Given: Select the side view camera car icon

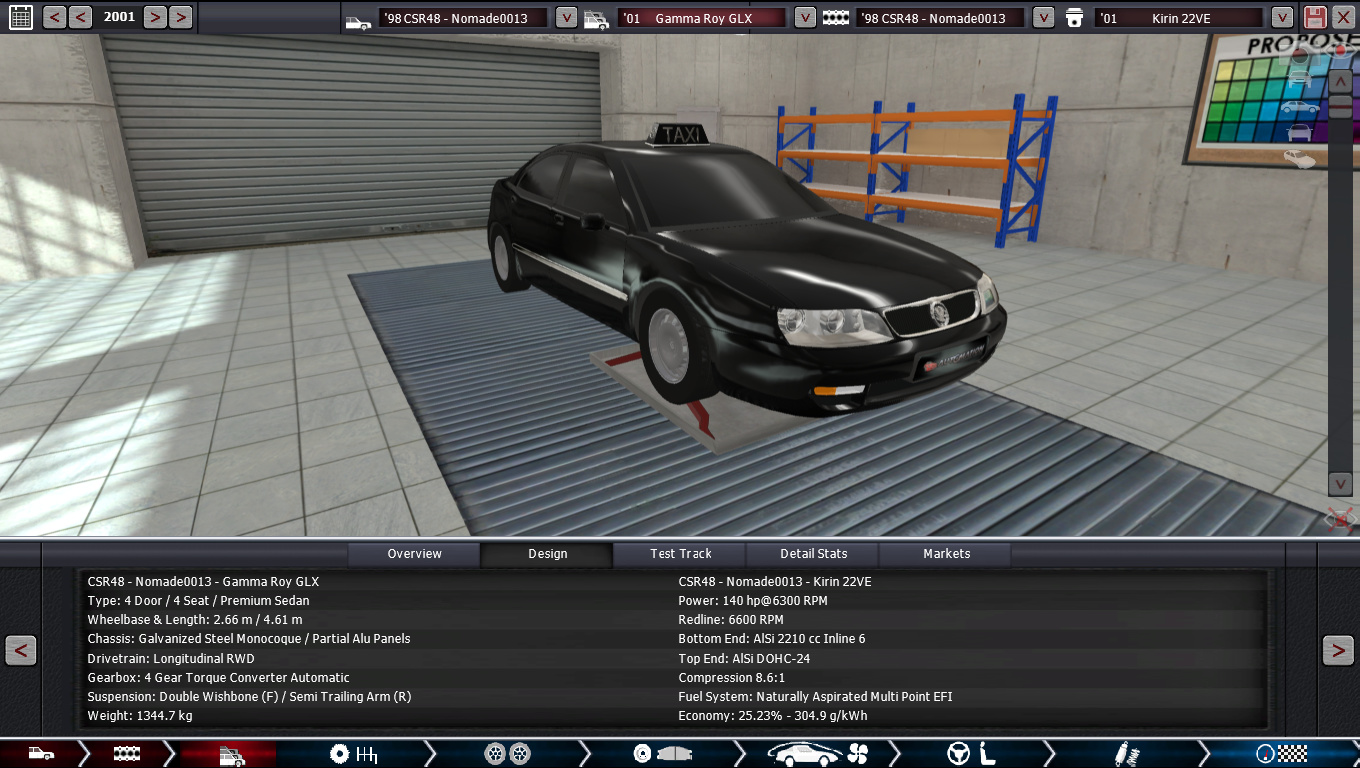Looking at the screenshot, I should tap(1300, 107).
